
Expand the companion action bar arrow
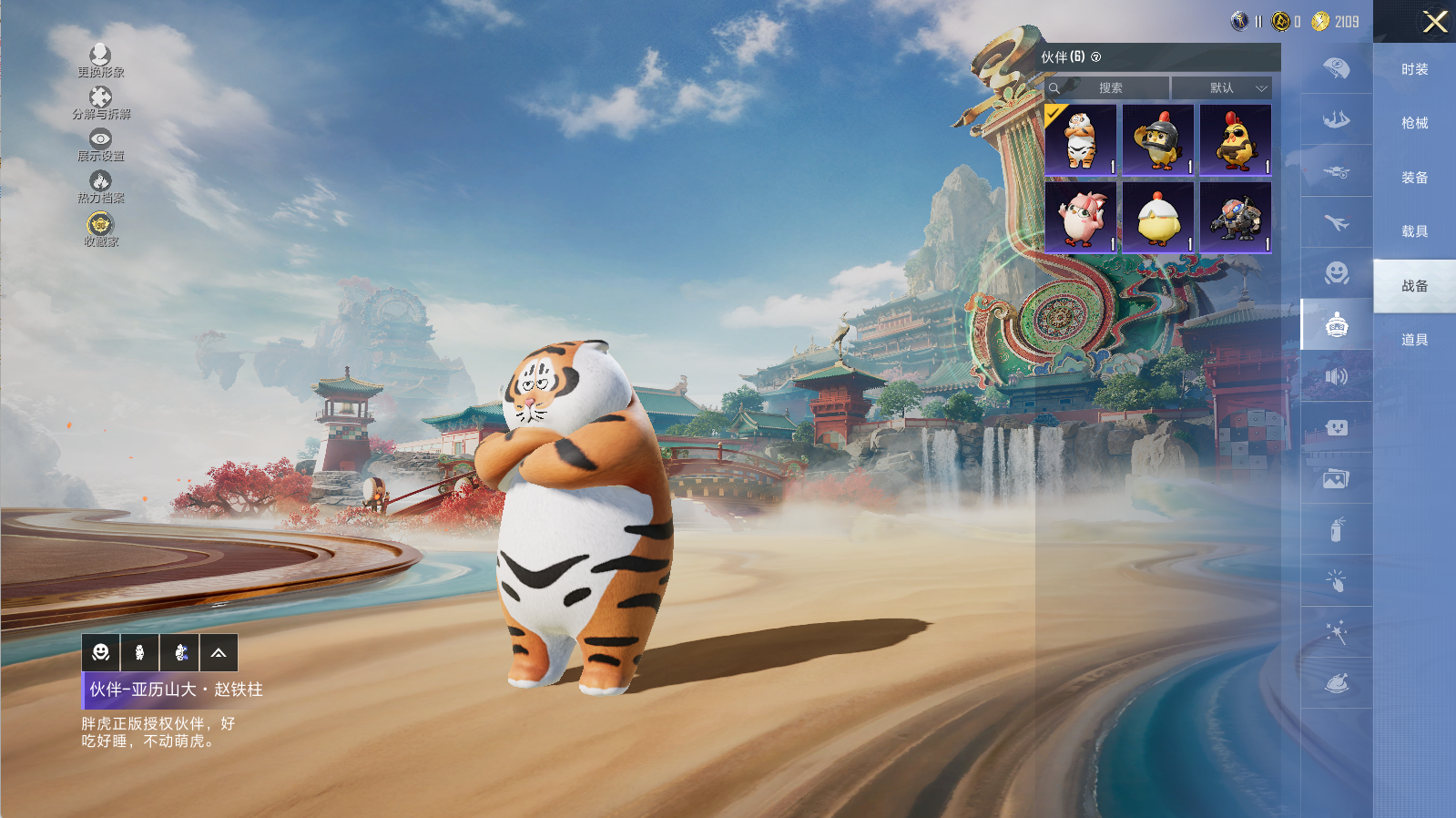(x=219, y=653)
